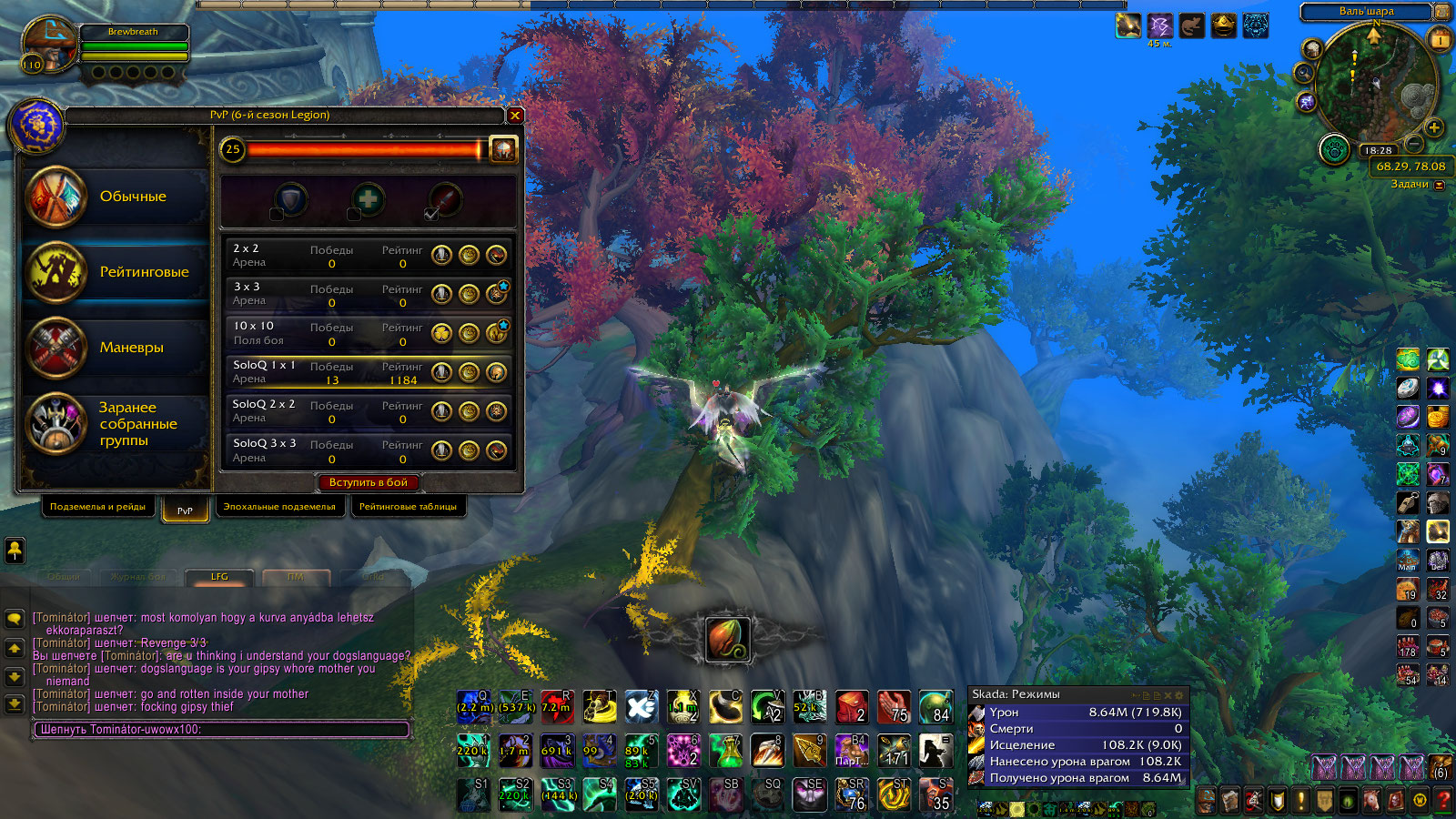Choose the Маневры category
Image resolution: width=1456 pixels, height=819 pixels.
coord(116,348)
